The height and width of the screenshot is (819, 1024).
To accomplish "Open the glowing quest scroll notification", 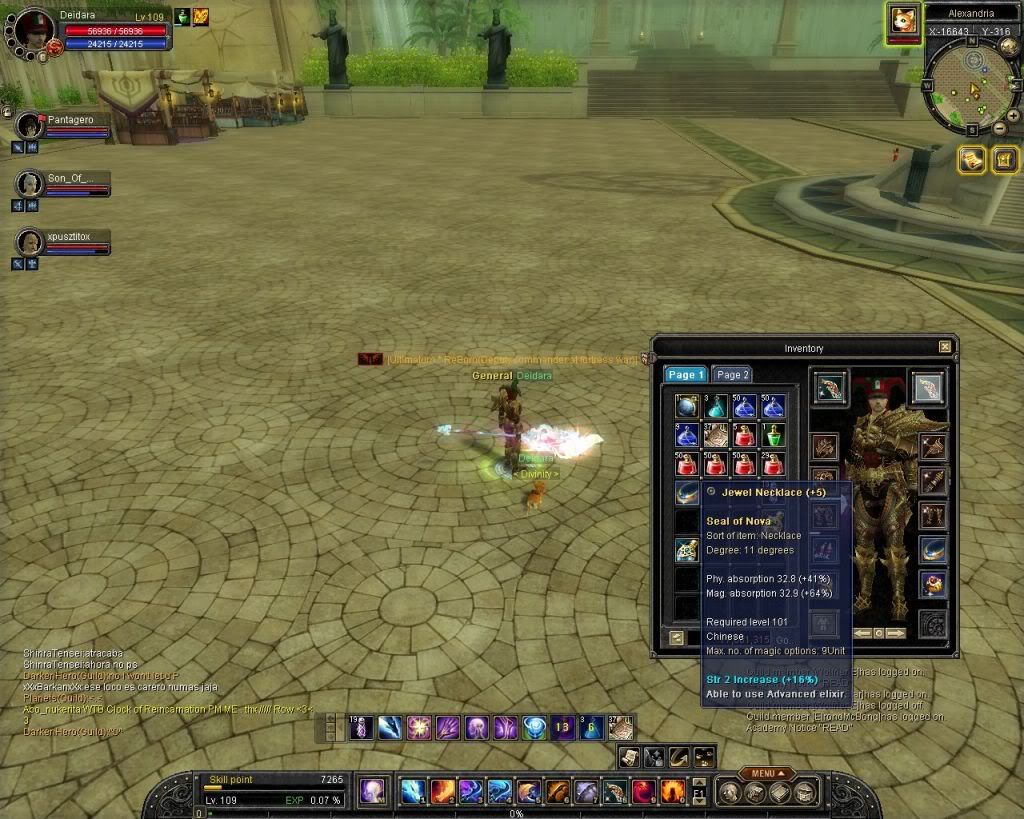I will coord(971,159).
